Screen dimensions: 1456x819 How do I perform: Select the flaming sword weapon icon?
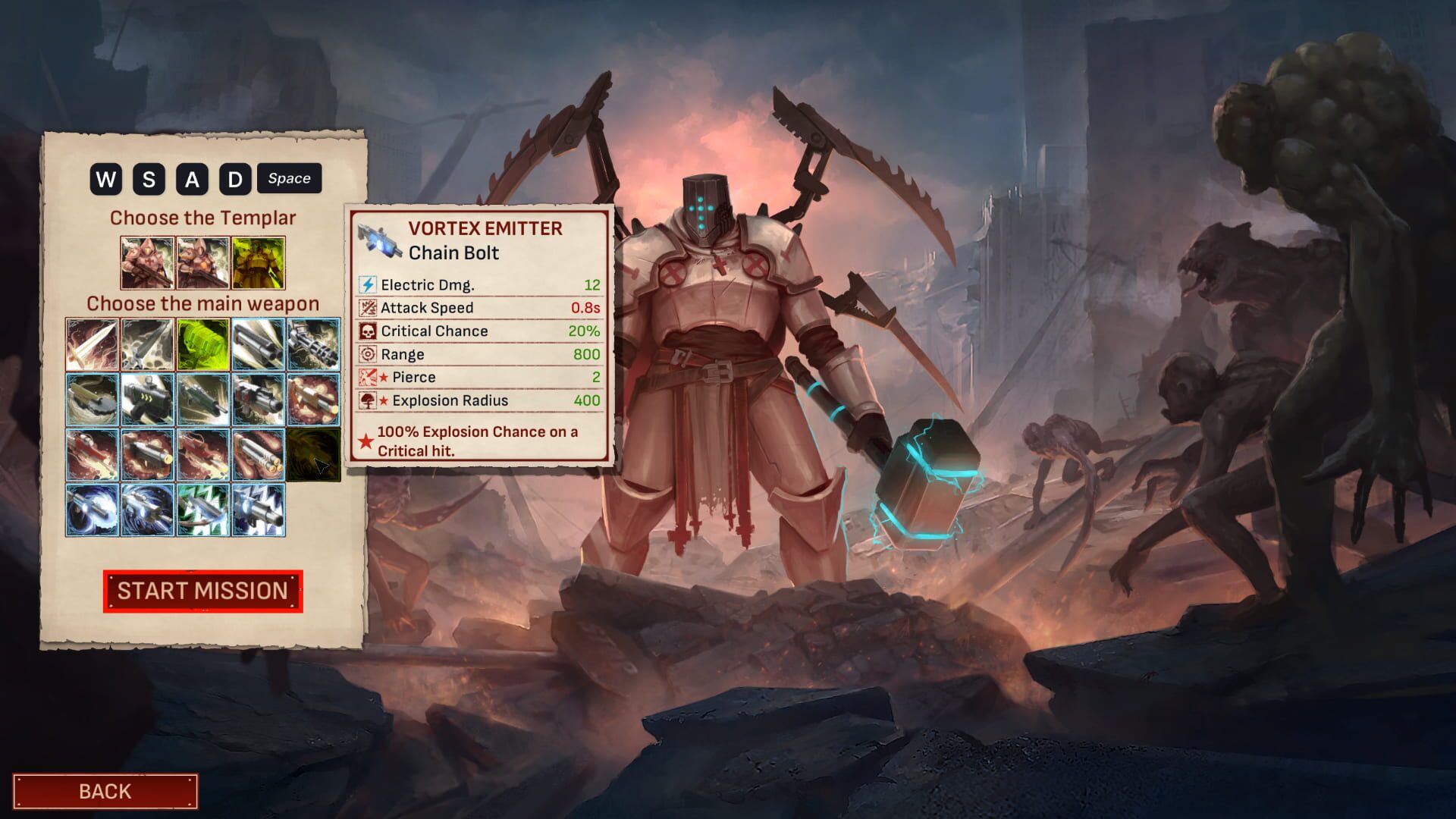[91, 345]
